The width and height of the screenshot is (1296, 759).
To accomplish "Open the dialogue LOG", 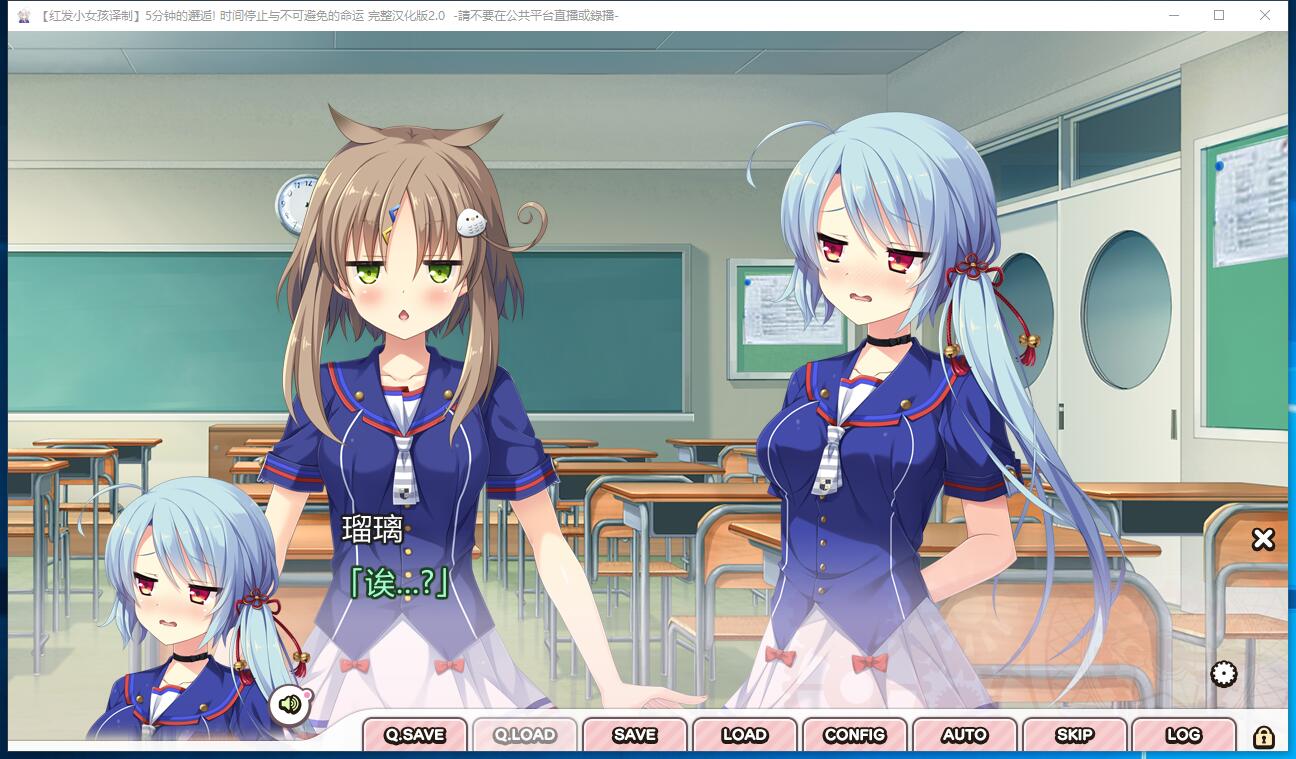I will coord(1184,735).
